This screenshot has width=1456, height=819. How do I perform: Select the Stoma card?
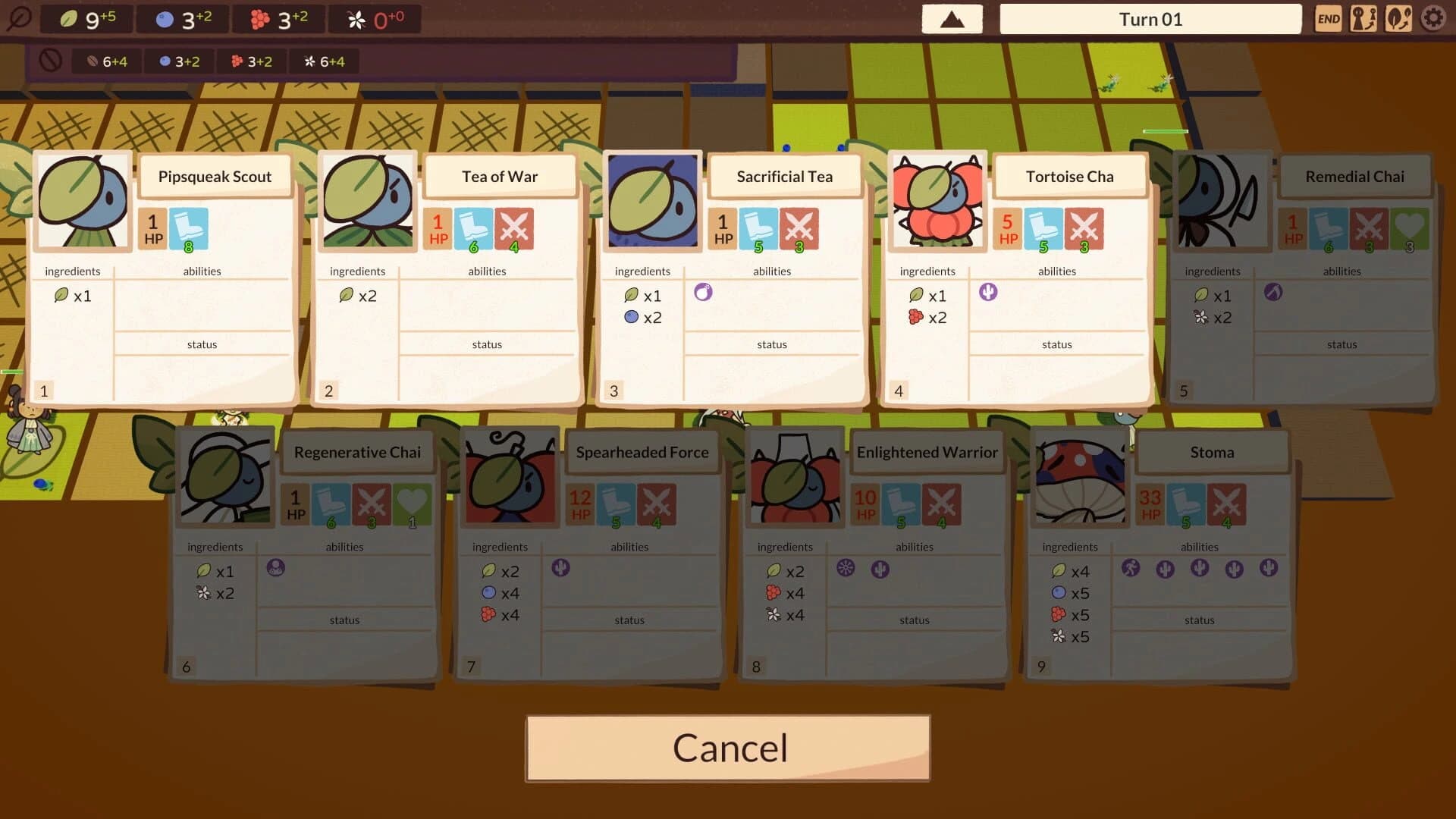(x=1212, y=452)
